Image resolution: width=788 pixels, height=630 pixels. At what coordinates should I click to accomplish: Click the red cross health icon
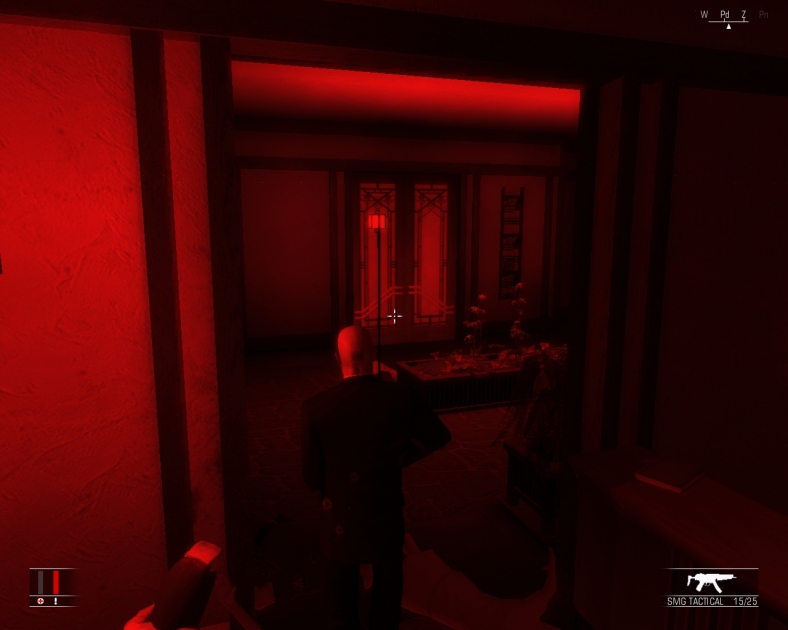41,601
